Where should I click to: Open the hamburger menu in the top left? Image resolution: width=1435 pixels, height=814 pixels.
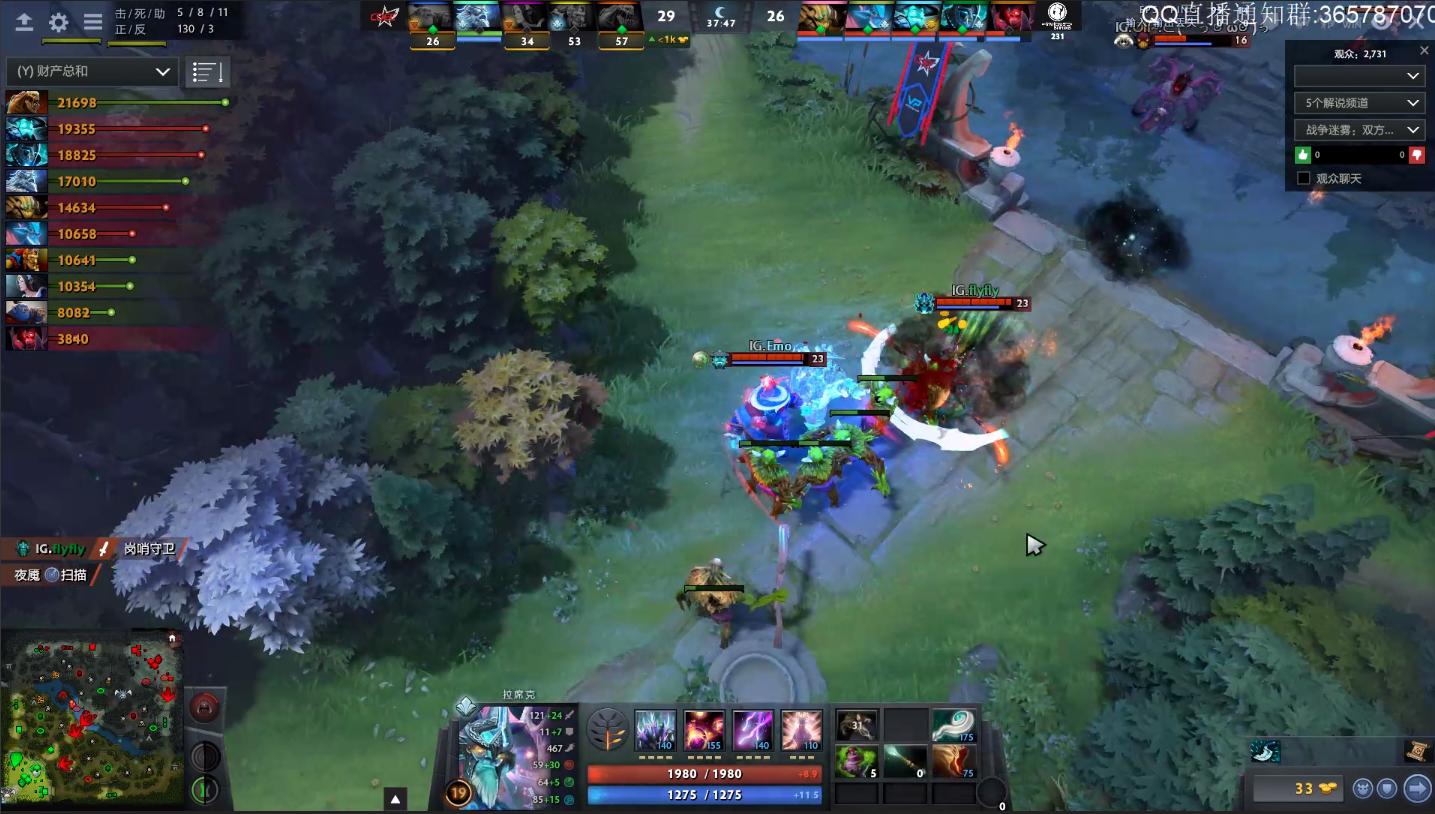click(x=93, y=22)
